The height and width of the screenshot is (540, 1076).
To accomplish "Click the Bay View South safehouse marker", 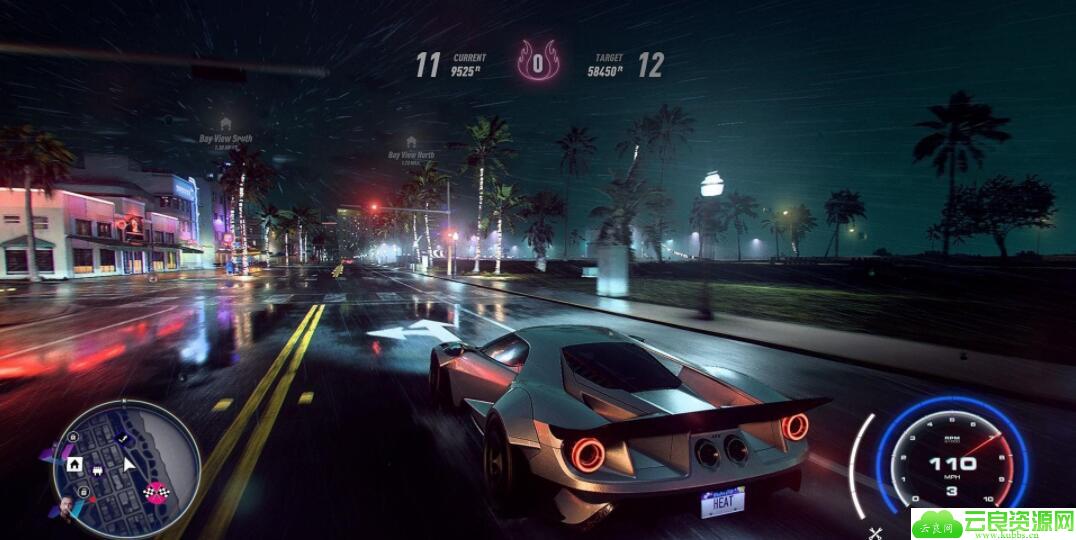I will click(x=226, y=124).
